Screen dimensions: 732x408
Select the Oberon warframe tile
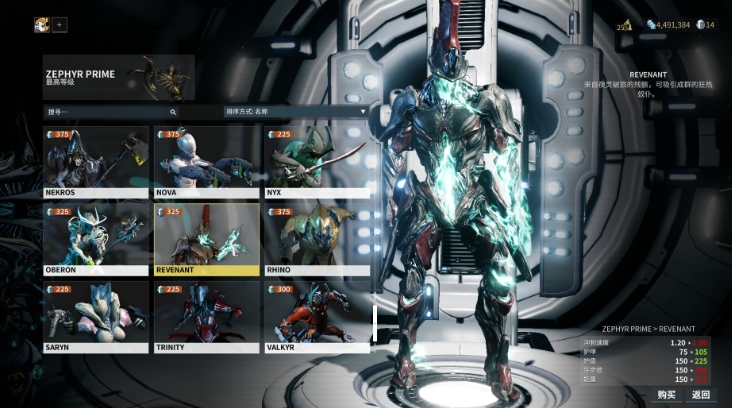[x=96, y=239]
